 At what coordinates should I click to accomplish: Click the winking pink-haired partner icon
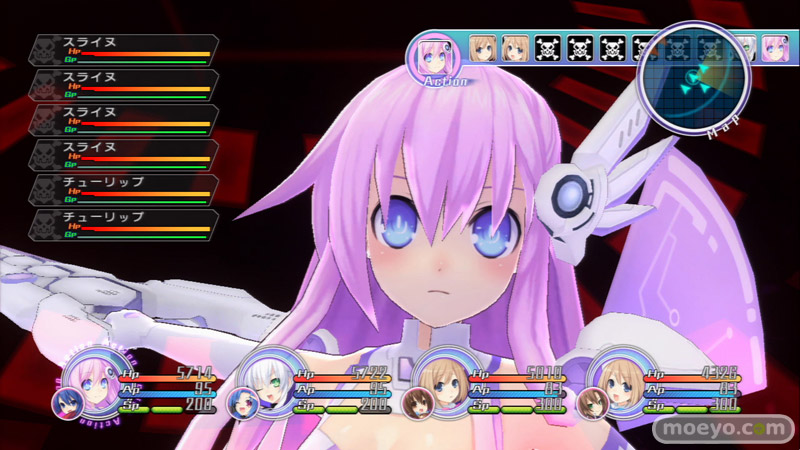[241, 403]
